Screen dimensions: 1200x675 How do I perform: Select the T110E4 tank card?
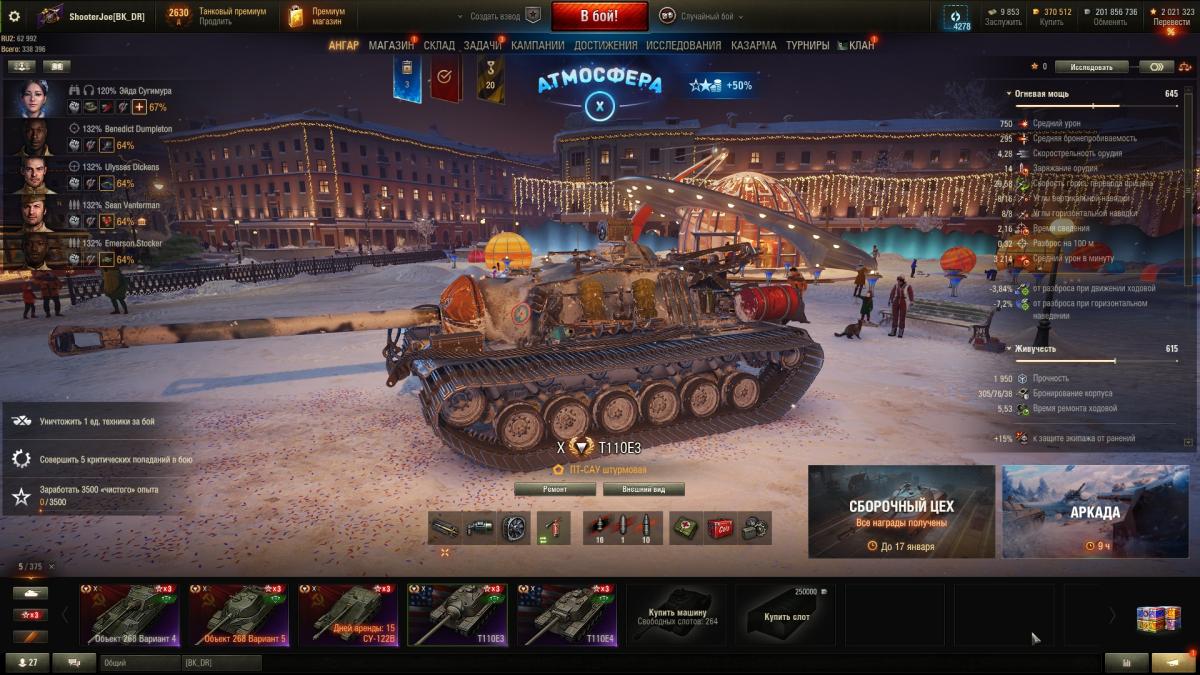coord(567,615)
